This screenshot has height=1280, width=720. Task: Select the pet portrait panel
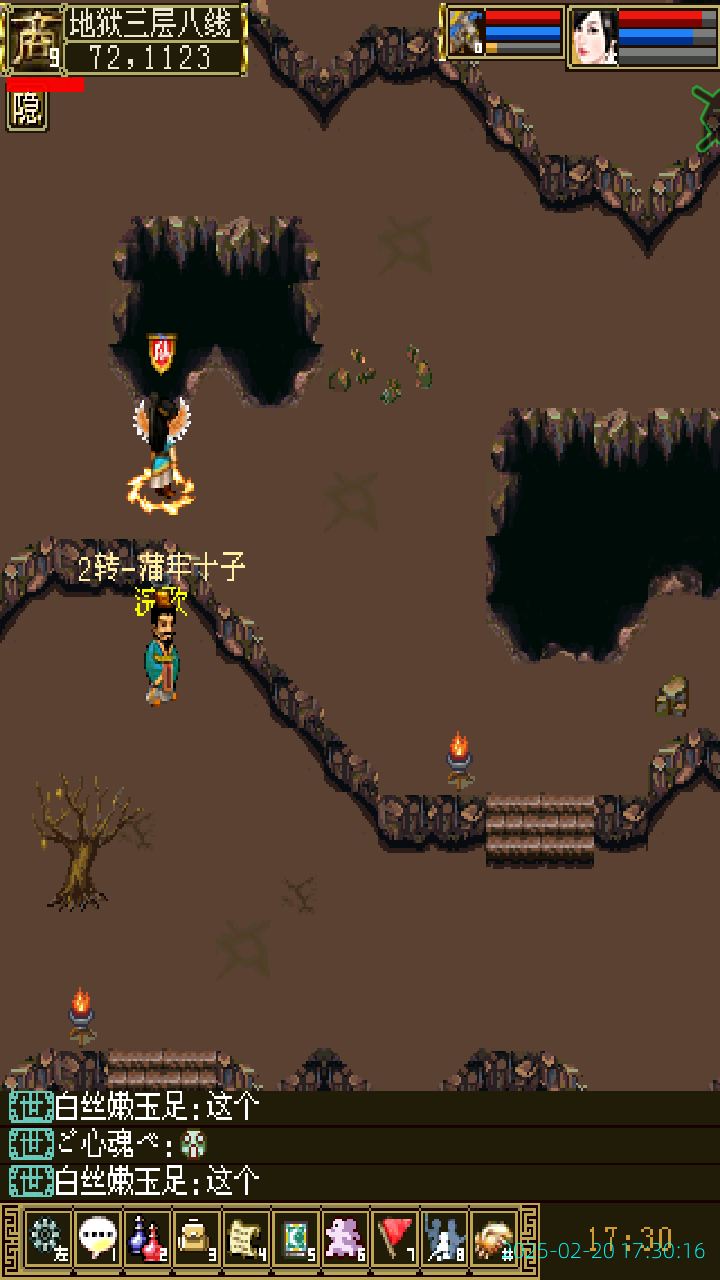[x=465, y=33]
